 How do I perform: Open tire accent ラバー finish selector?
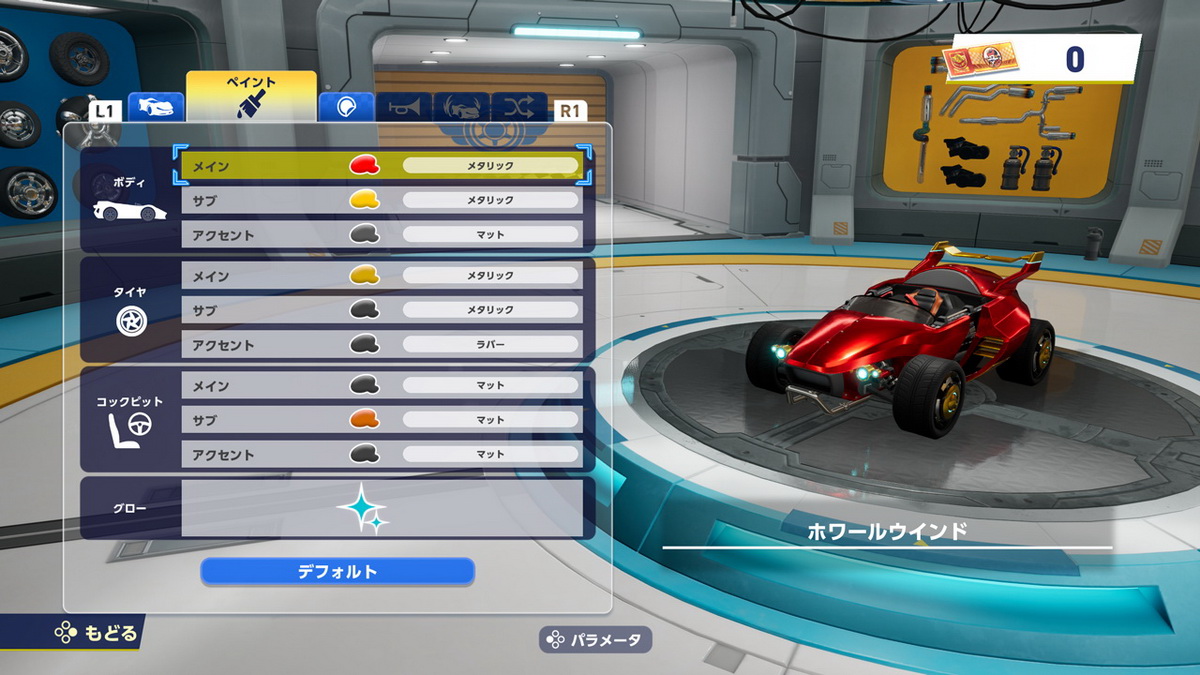click(490, 345)
